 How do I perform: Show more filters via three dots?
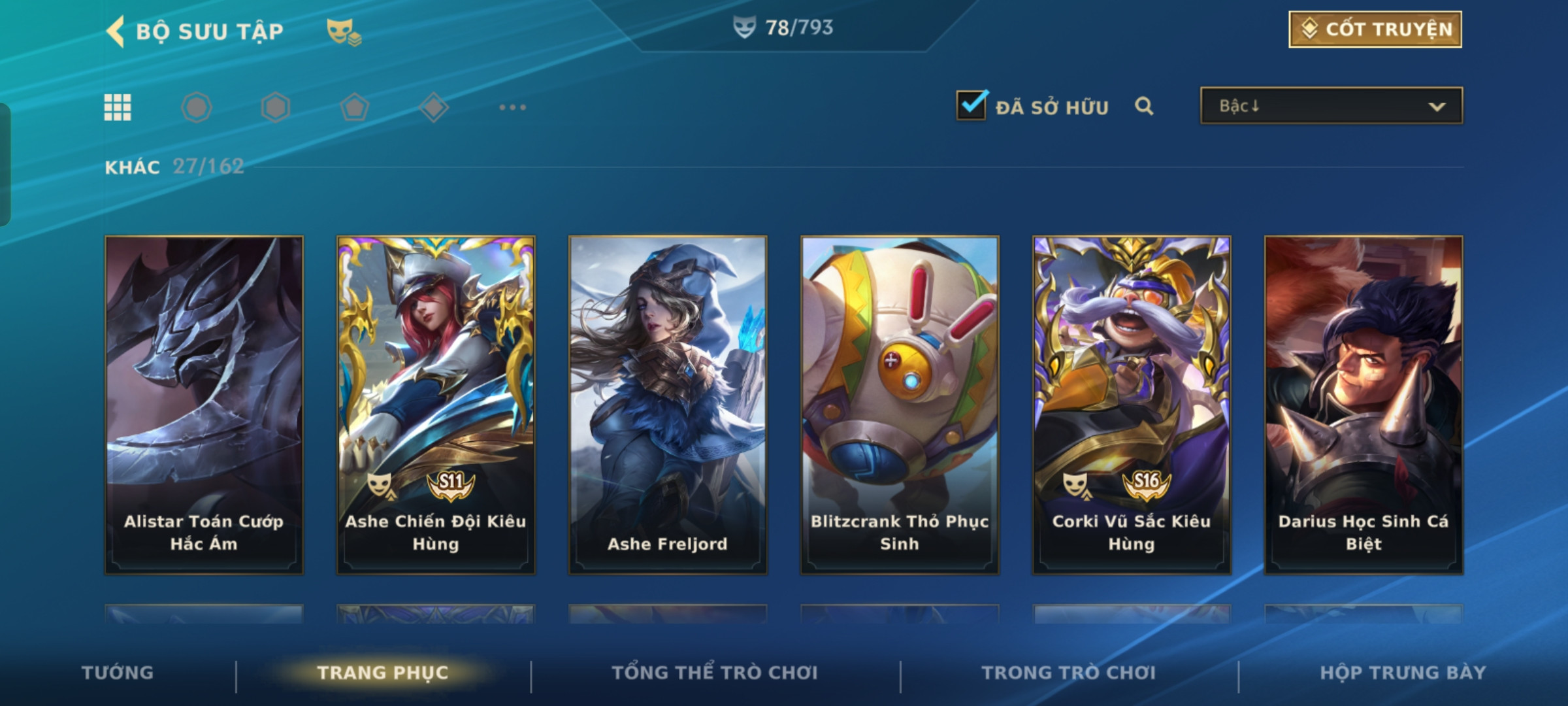tap(512, 107)
